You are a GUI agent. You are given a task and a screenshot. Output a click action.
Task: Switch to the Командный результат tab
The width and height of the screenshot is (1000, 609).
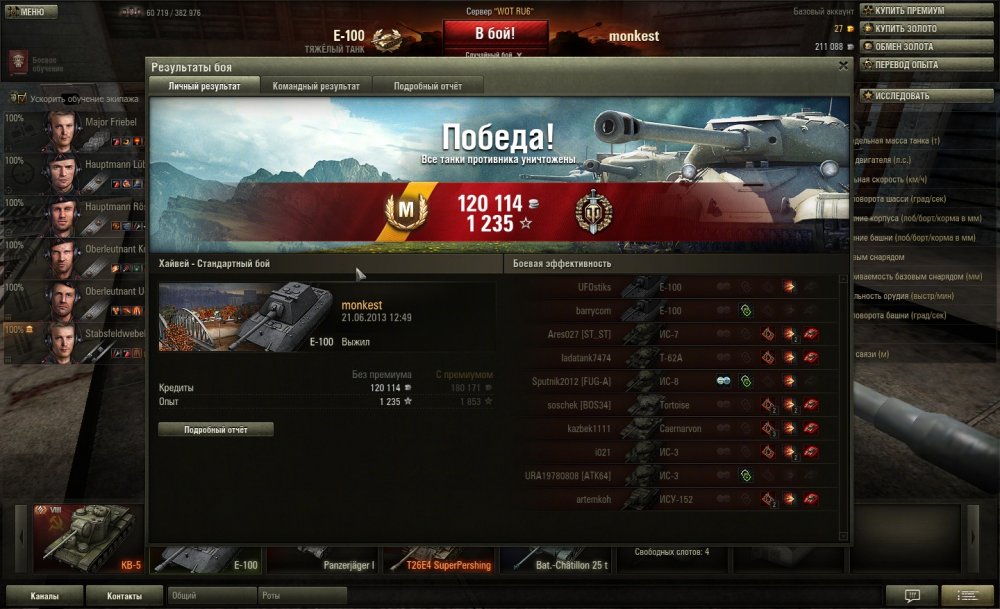316,86
